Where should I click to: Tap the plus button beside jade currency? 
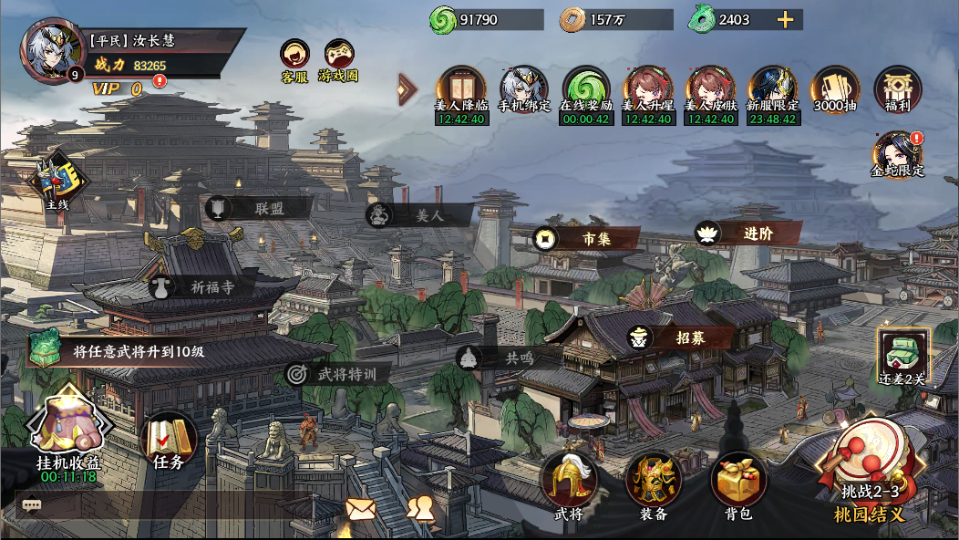pos(785,19)
